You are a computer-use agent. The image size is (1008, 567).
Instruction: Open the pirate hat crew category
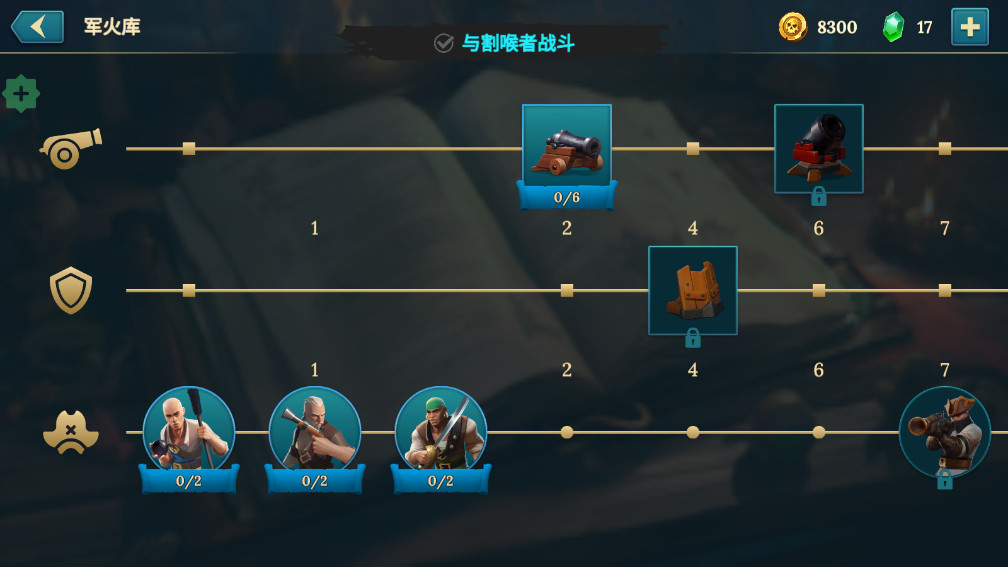pyautogui.click(x=70, y=433)
